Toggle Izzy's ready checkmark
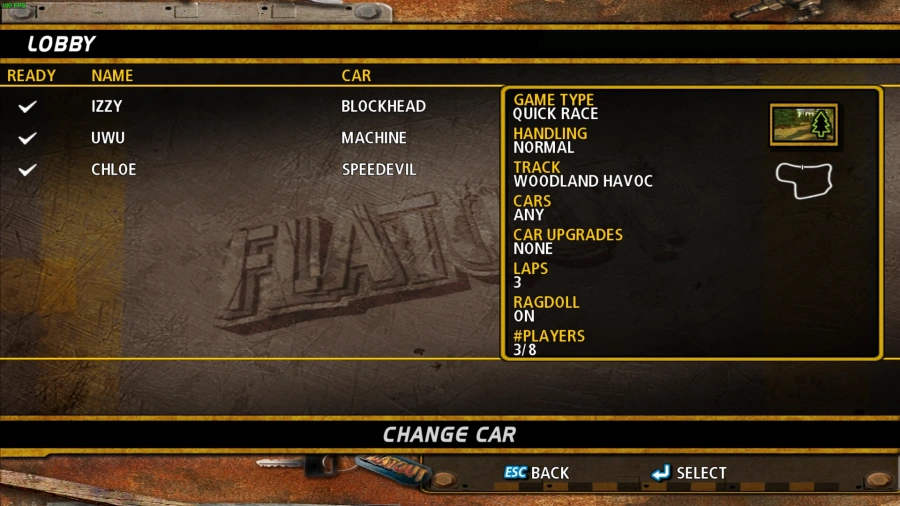The width and height of the screenshot is (900, 506). 28,106
